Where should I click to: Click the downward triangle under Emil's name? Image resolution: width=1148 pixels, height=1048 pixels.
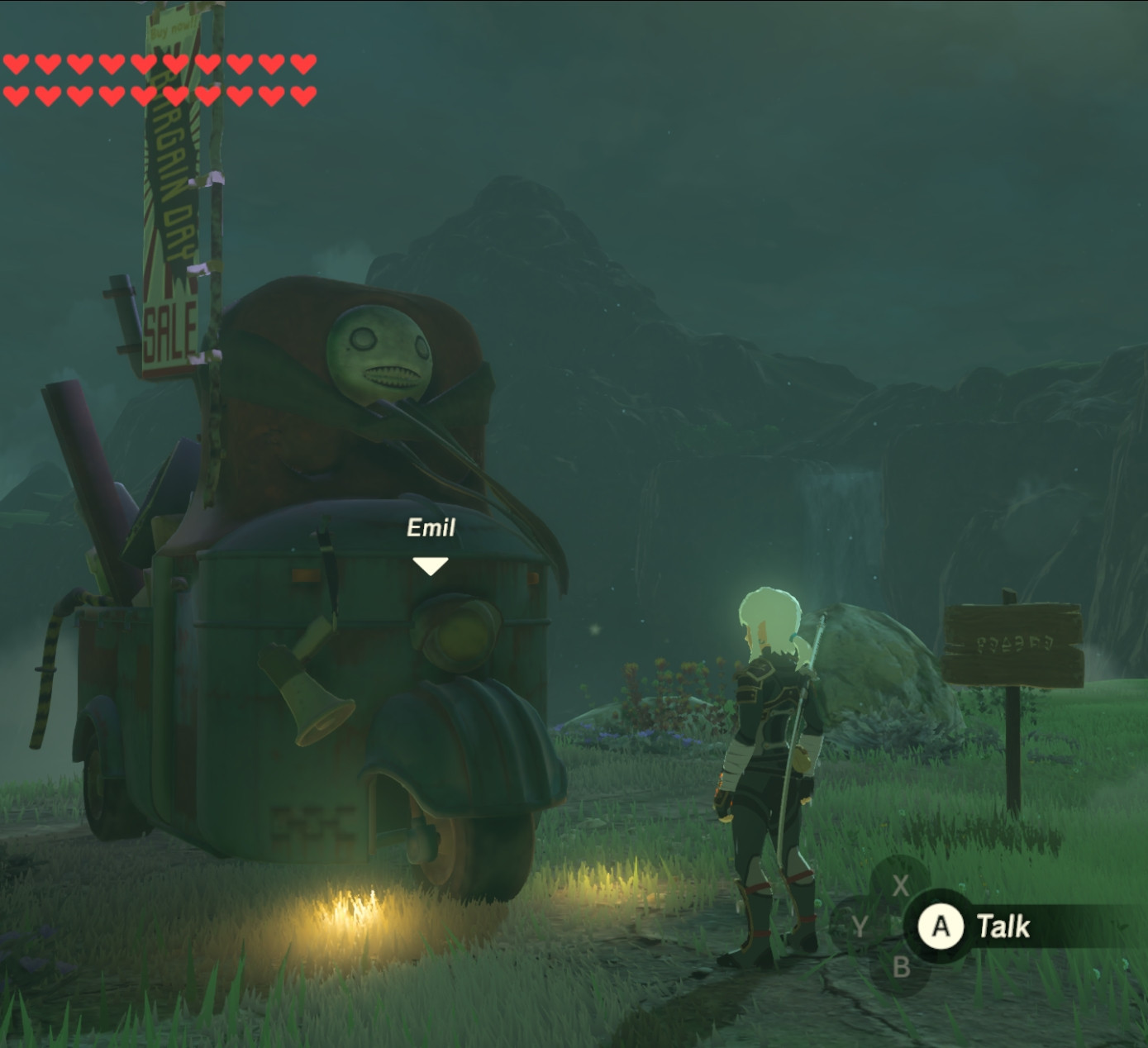(x=430, y=565)
